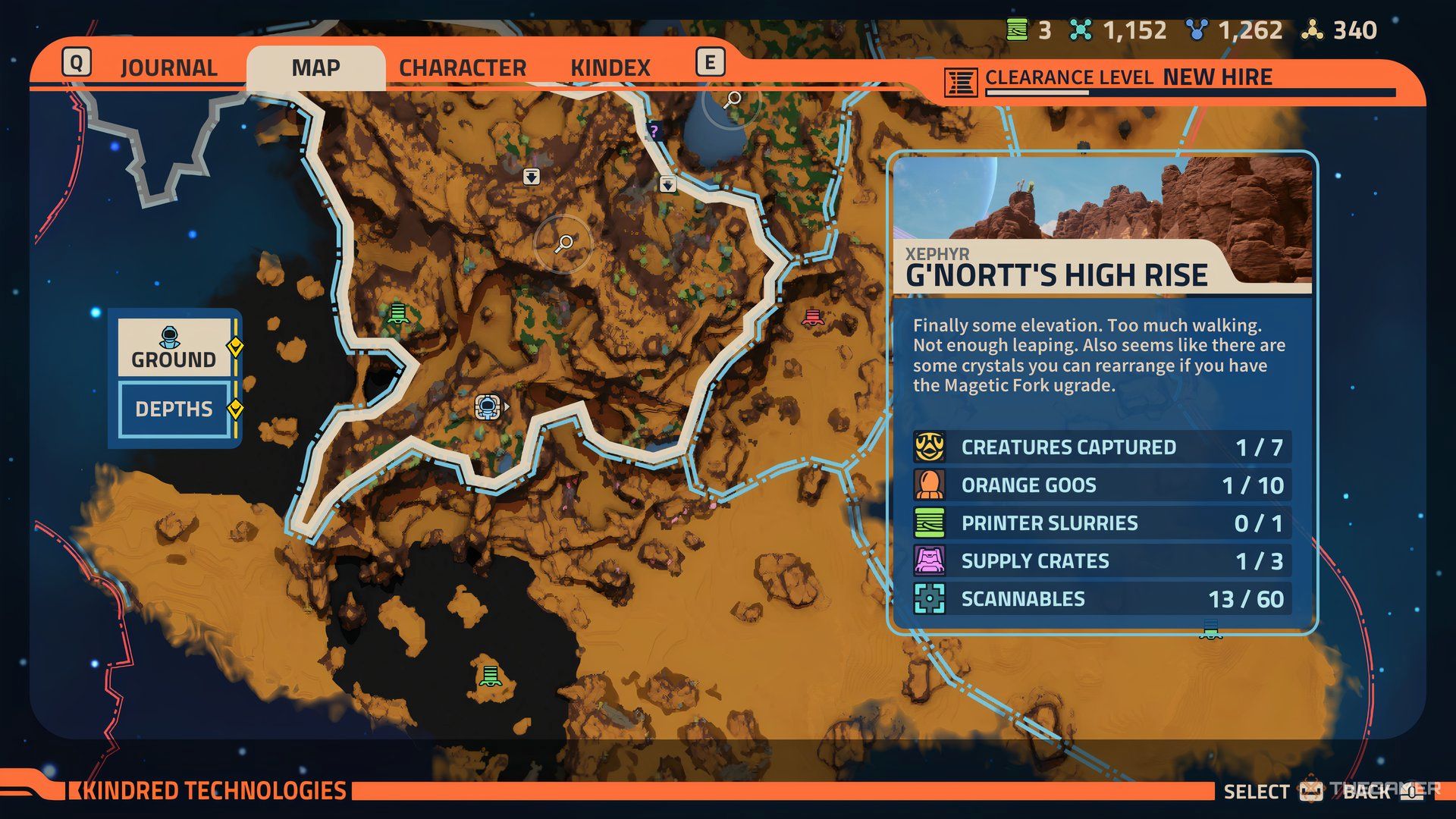Switch to the Journal tab
1456x819 pixels.
[168, 67]
